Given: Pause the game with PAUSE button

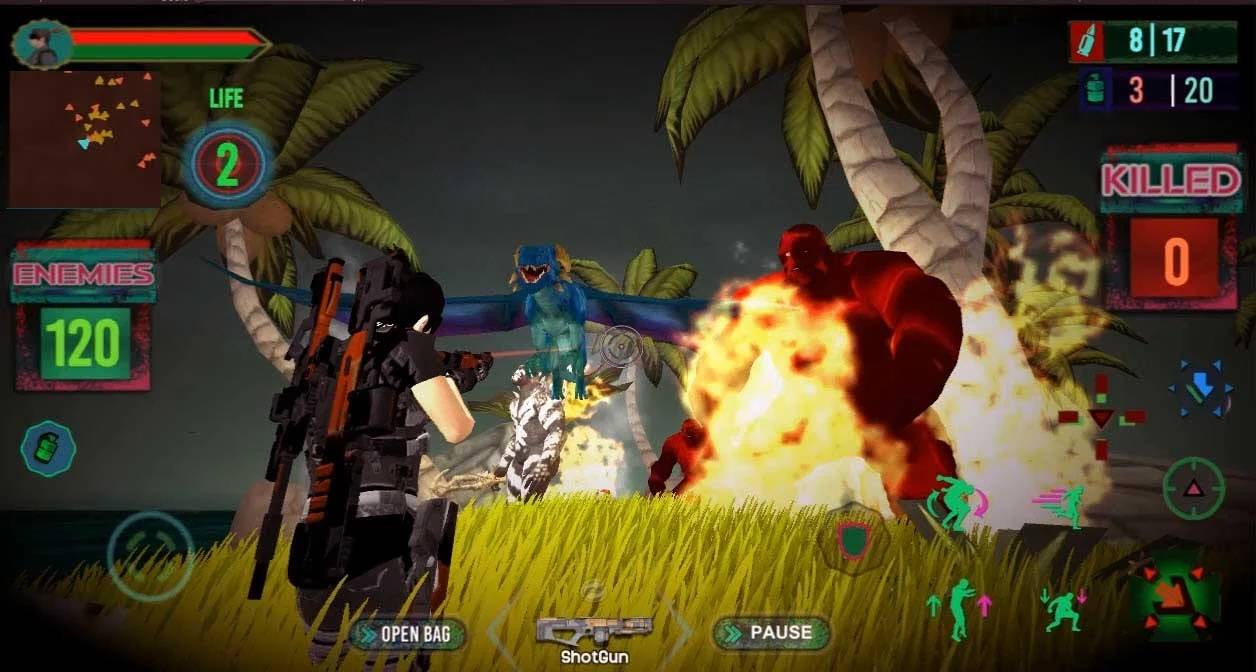Looking at the screenshot, I should [x=771, y=633].
